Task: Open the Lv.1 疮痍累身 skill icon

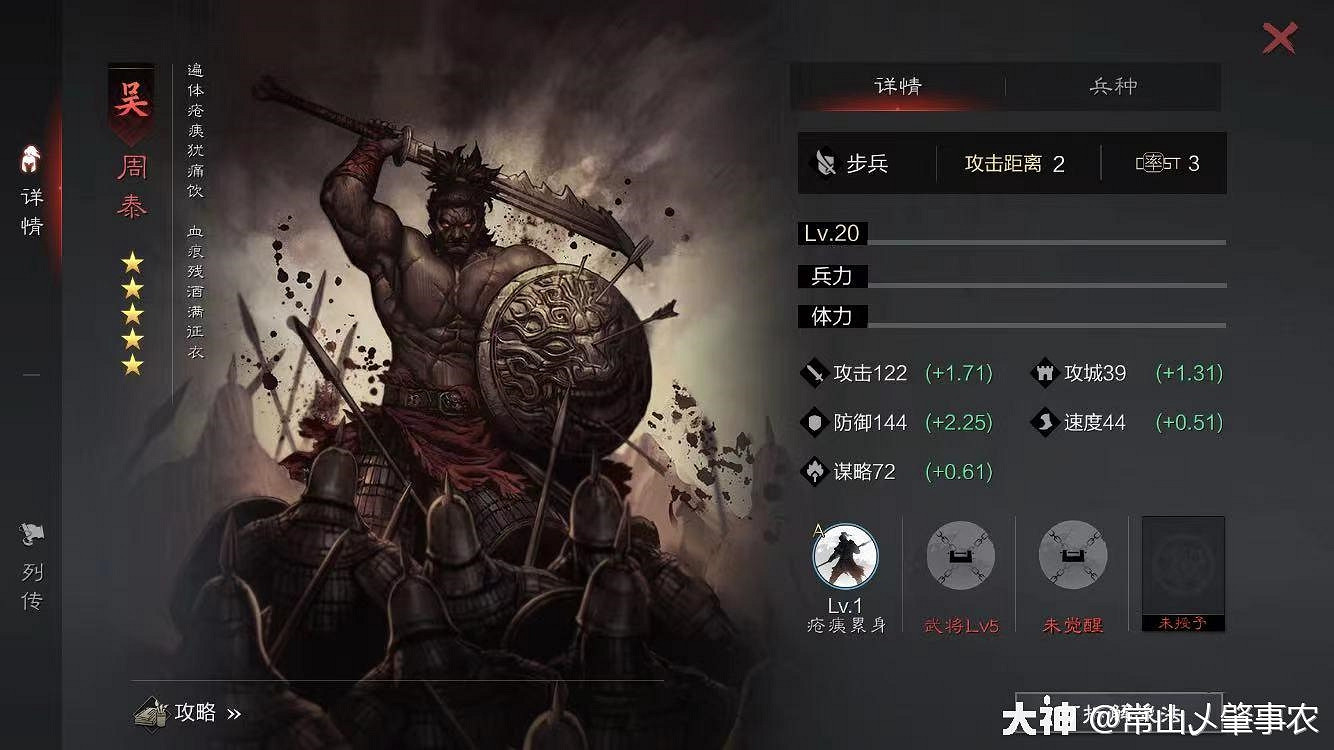Action: (x=843, y=557)
